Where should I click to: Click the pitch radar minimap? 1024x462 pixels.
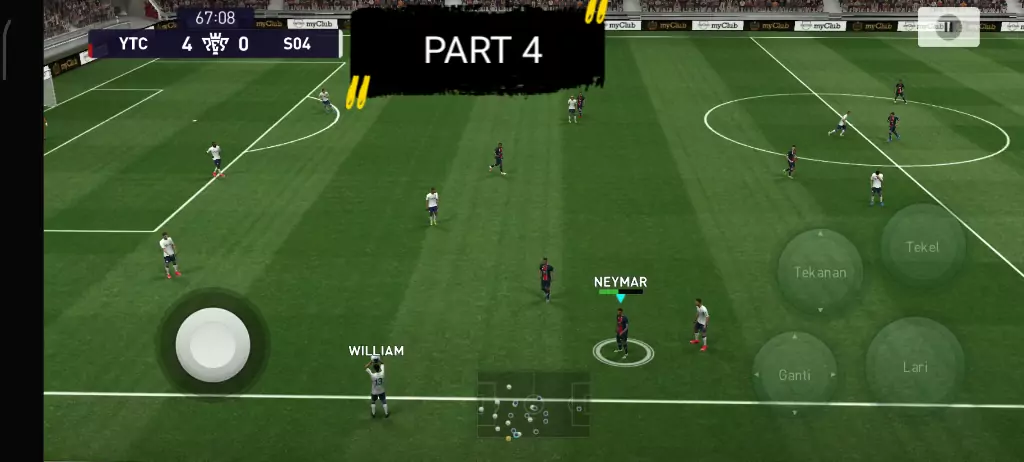pos(533,405)
